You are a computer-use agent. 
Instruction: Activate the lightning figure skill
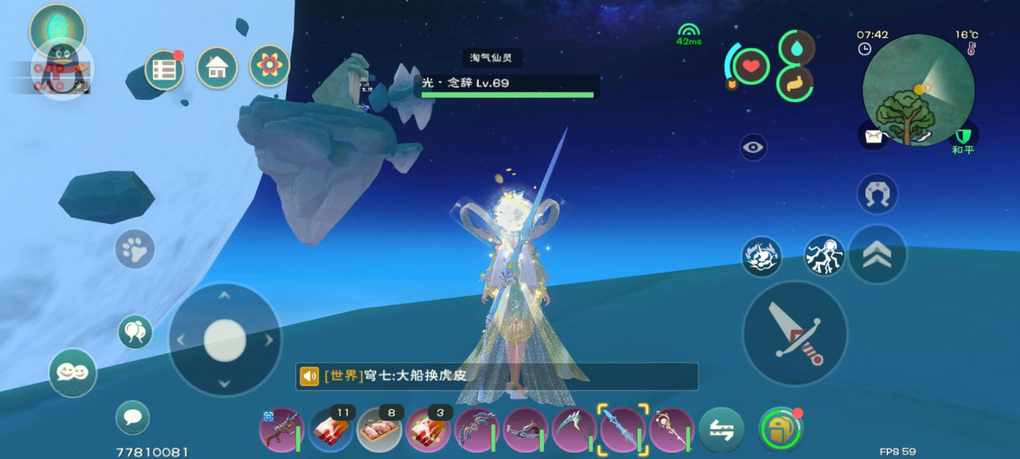click(x=824, y=256)
